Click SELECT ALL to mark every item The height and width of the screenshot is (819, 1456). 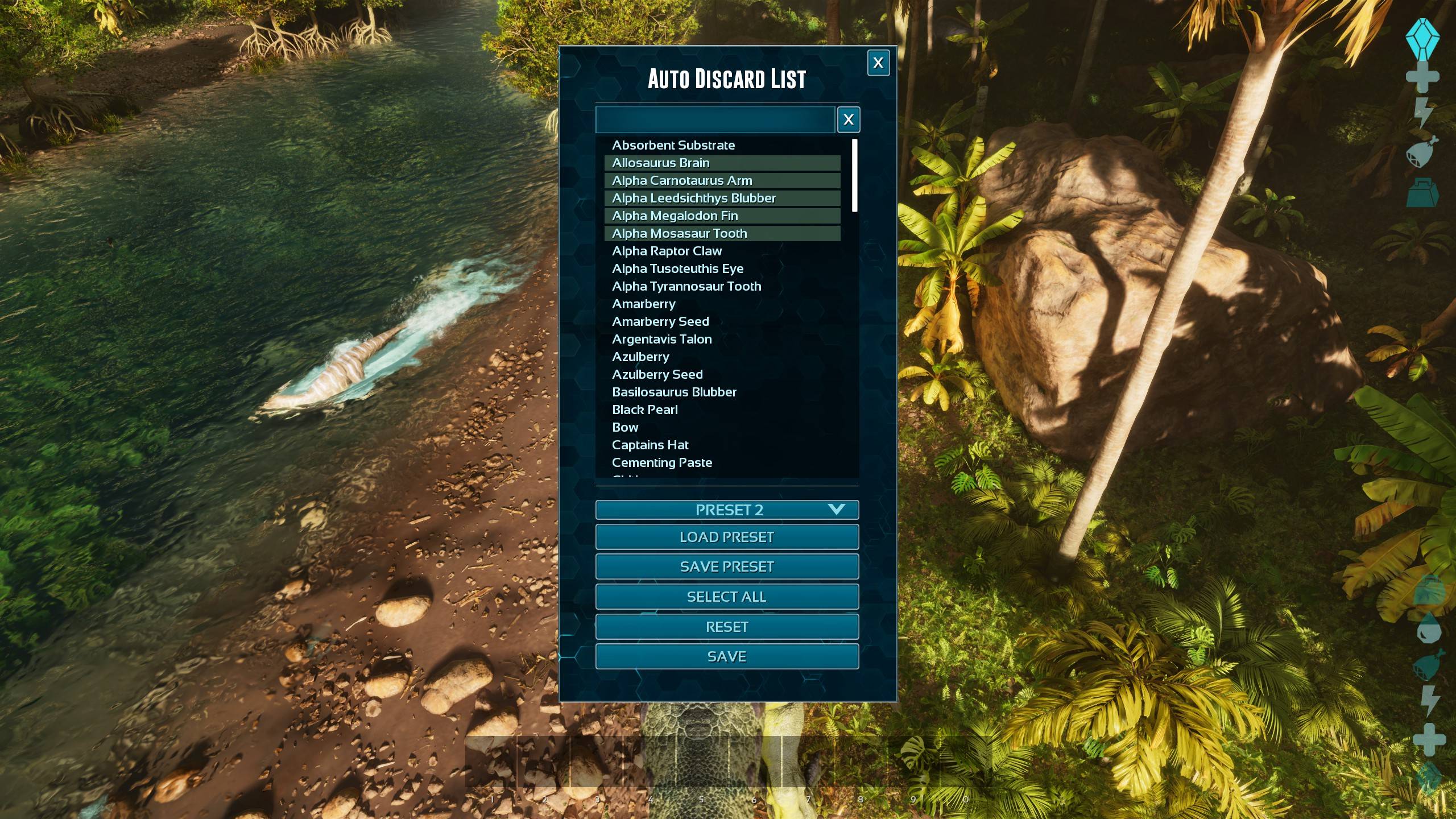coord(727,596)
